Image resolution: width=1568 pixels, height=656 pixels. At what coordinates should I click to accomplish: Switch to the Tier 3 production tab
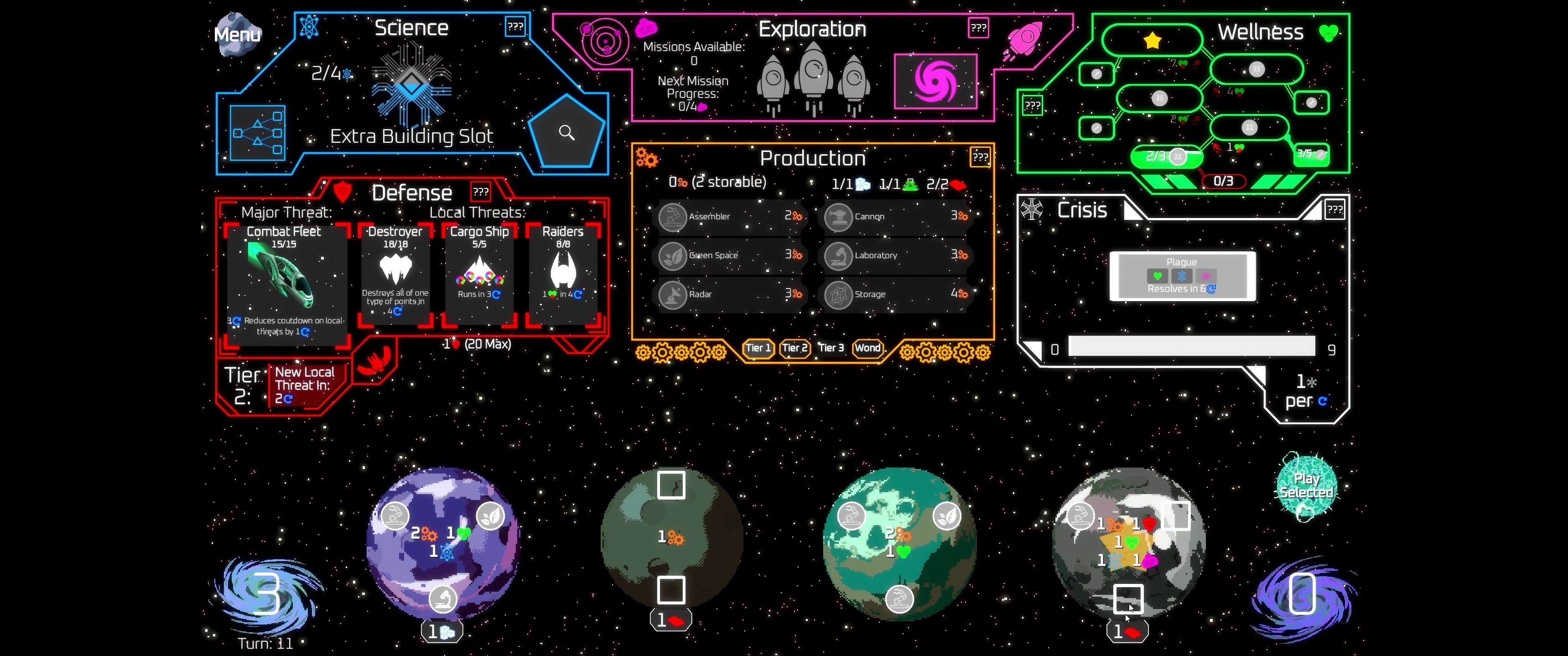click(x=831, y=348)
